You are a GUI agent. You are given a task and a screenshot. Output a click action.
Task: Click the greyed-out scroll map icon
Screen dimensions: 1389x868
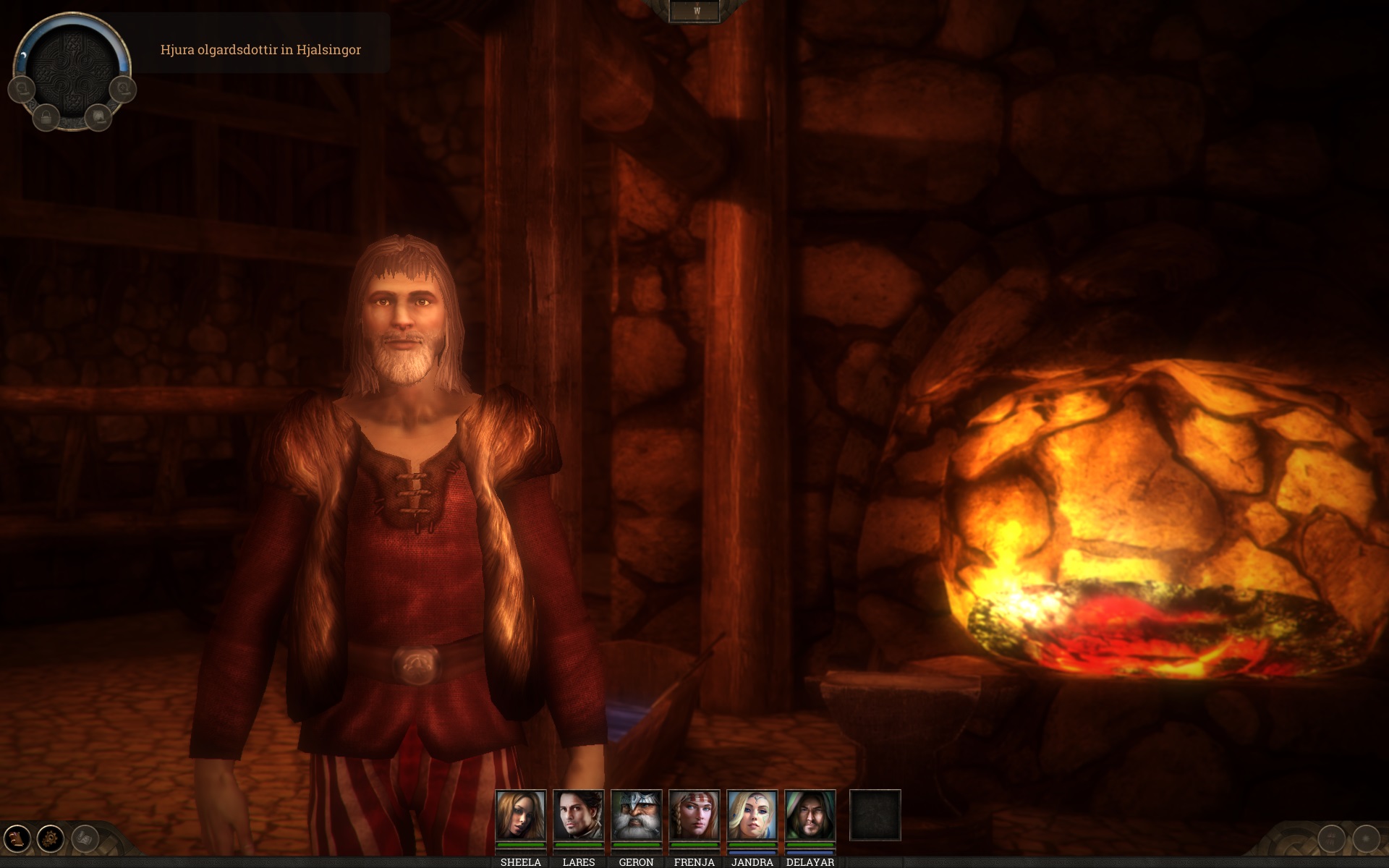click(x=85, y=839)
